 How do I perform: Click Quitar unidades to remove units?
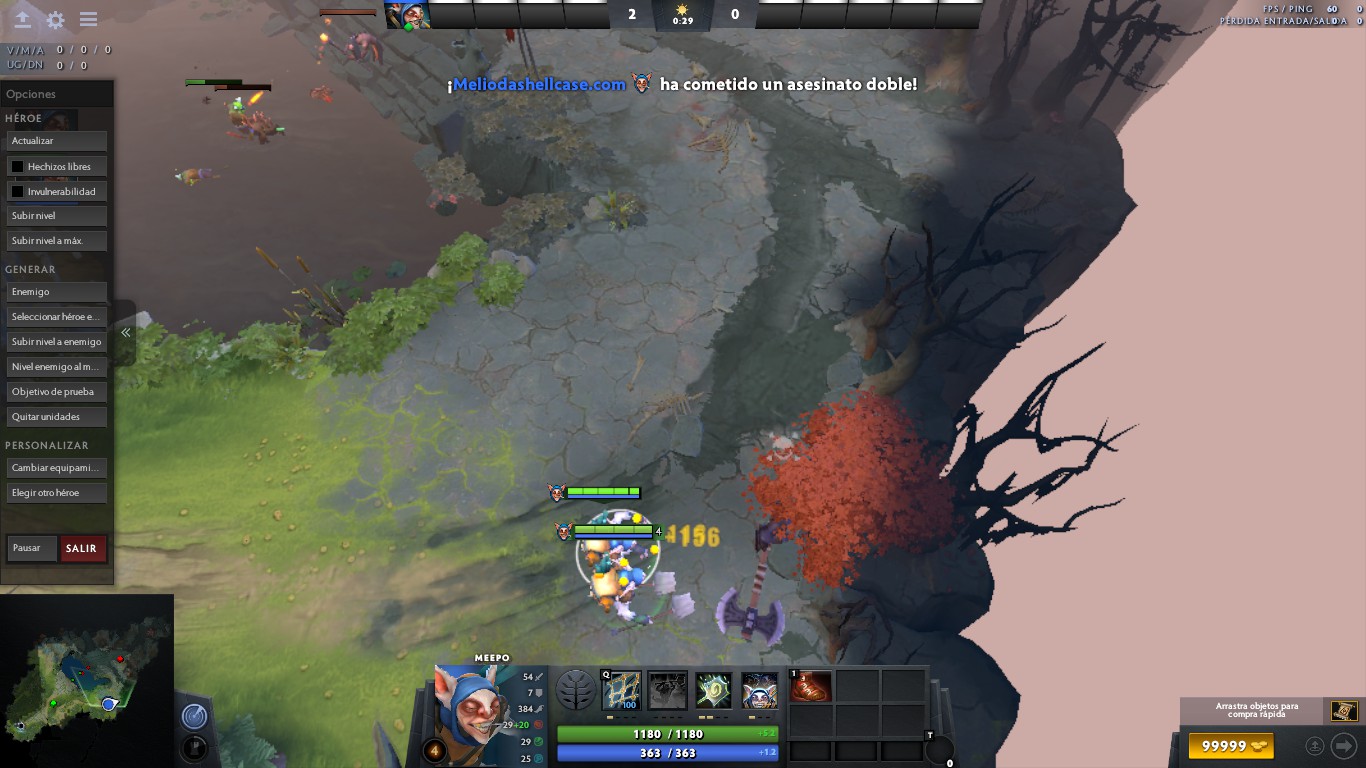coord(56,417)
